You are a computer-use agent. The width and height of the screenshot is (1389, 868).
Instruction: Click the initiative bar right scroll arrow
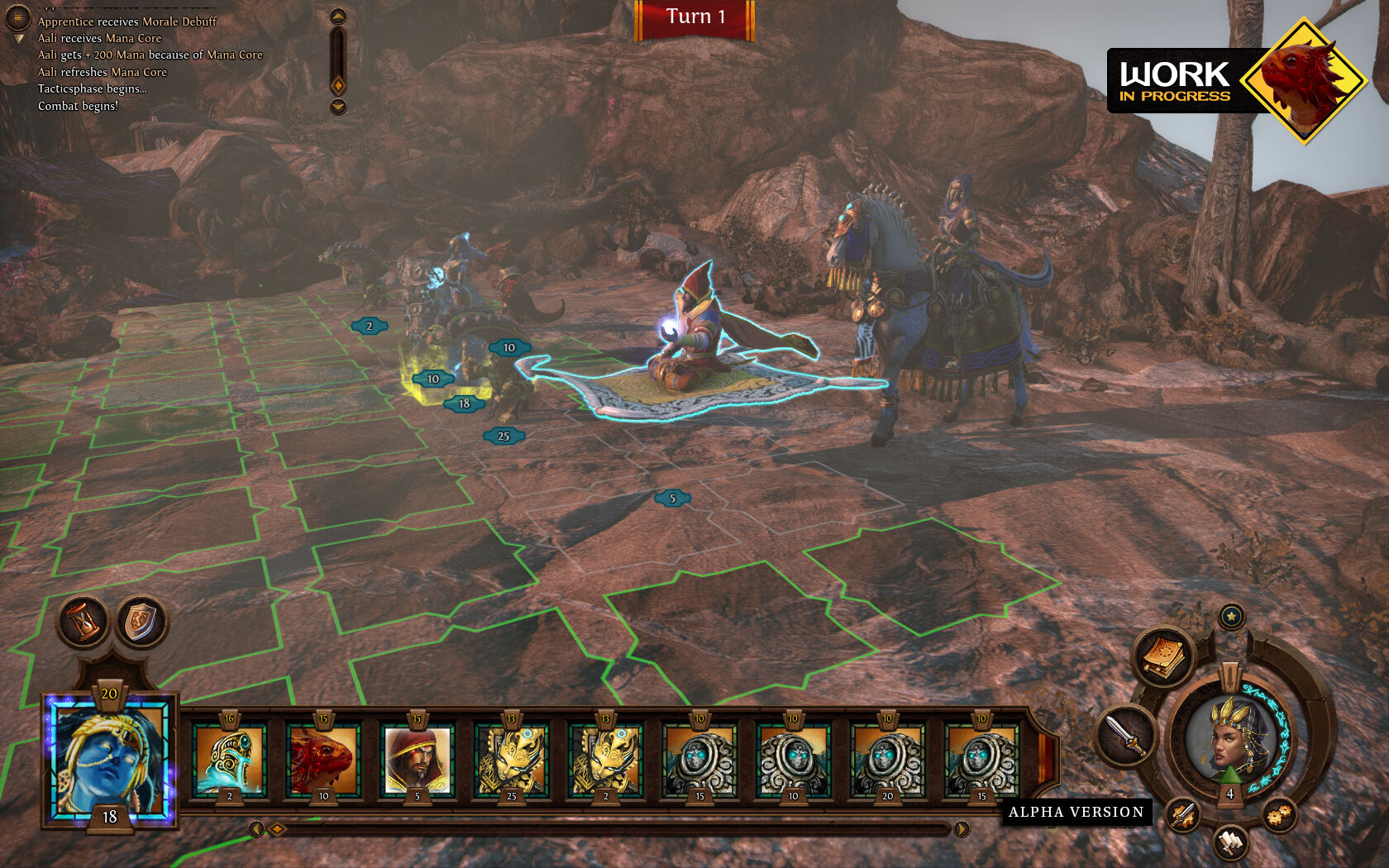[x=962, y=828]
